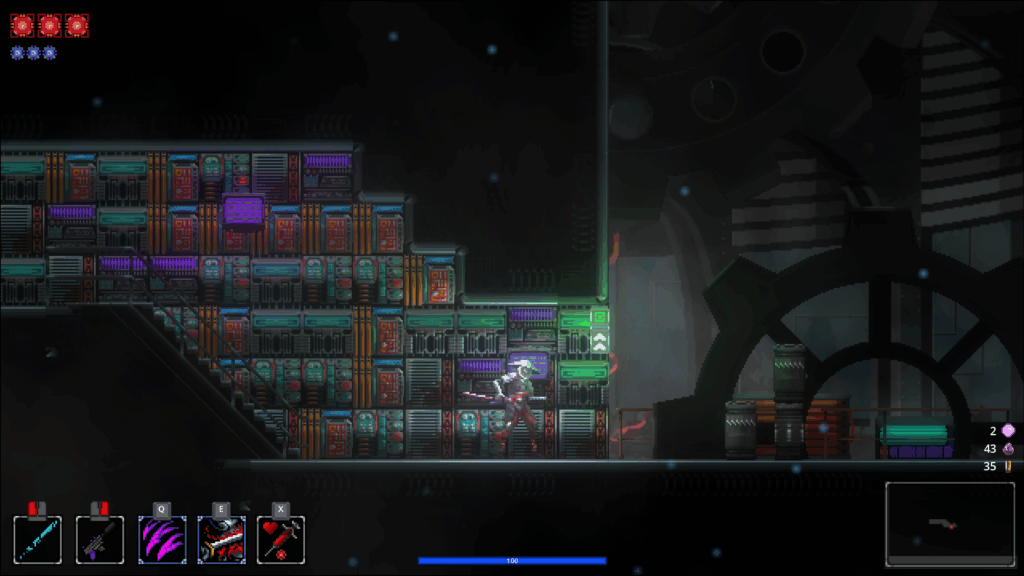Viewport: 1024px width, 576px height.
Task: Select the purple assault rifle weapon slot
Action: [x=100, y=539]
